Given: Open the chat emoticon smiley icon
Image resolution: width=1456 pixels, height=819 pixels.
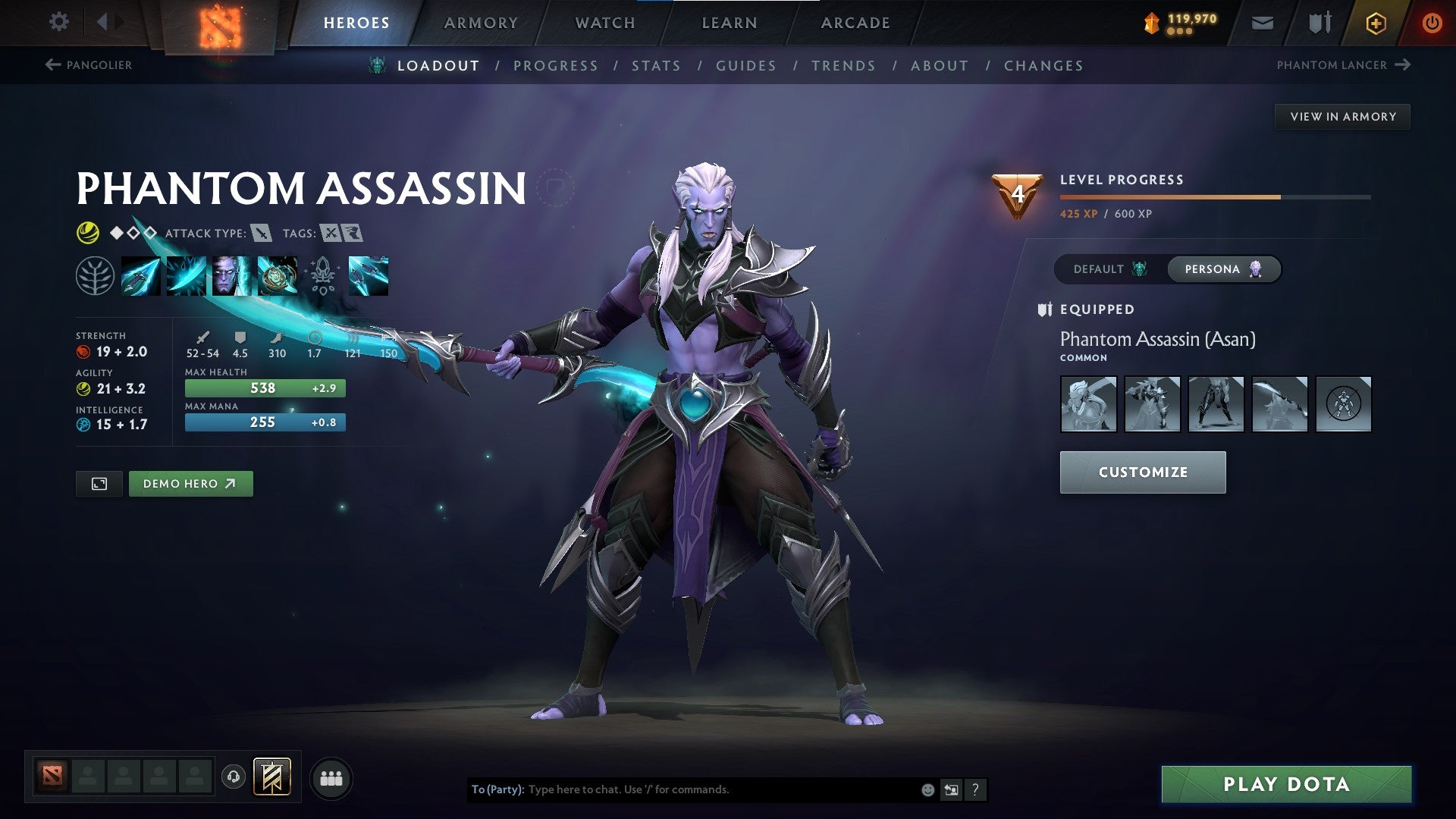Looking at the screenshot, I should tap(926, 789).
